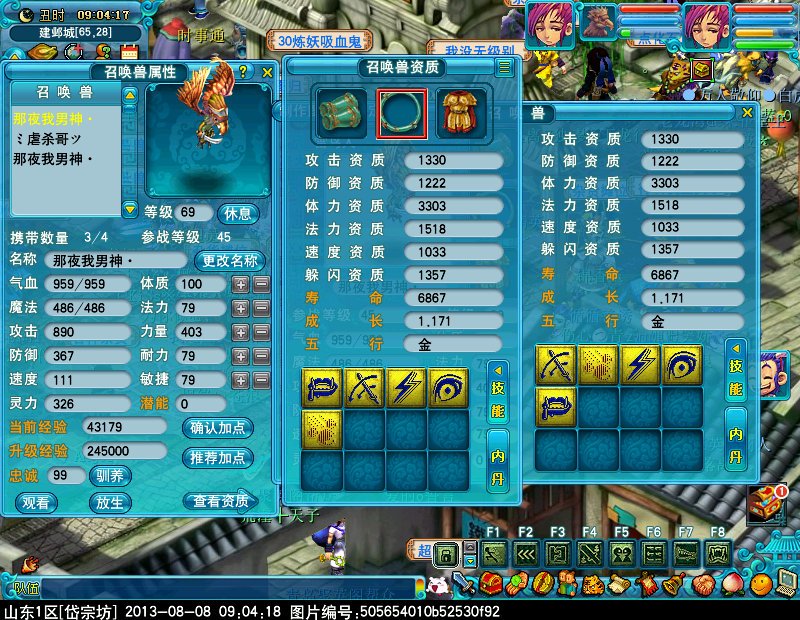The image size is (800, 620).
Task: Choose 推荐加点 recommended allocation
Action: [217, 458]
